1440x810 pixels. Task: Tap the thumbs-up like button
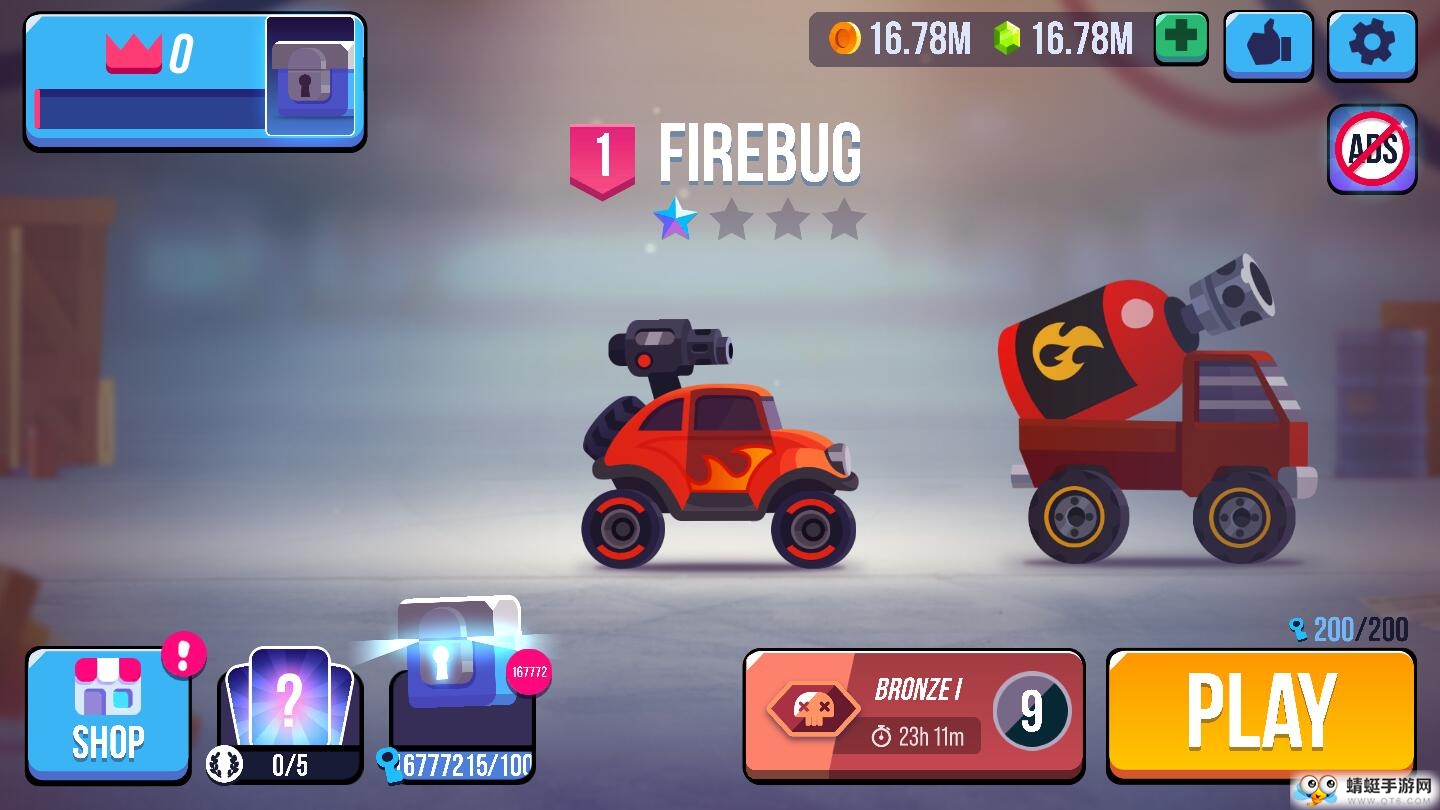click(x=1268, y=45)
